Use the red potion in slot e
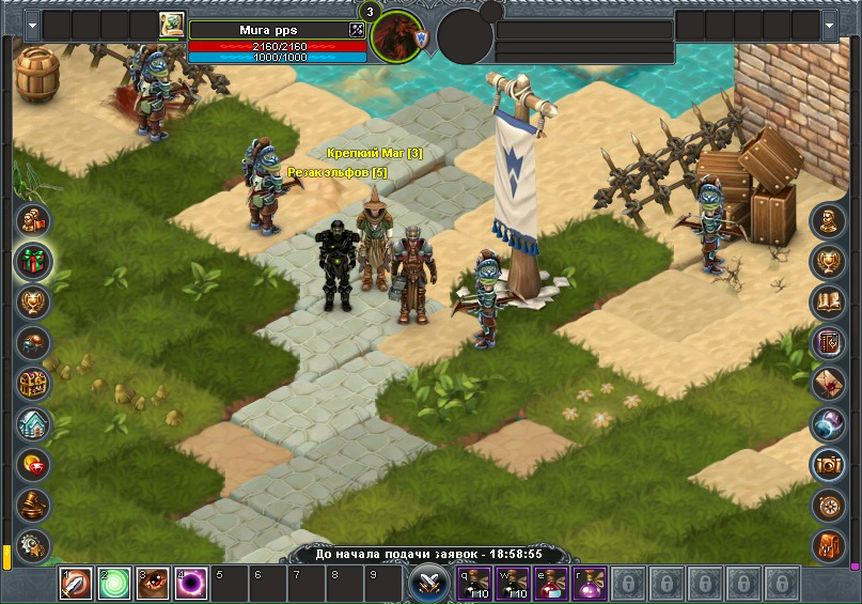The image size is (862, 604). [x=551, y=583]
